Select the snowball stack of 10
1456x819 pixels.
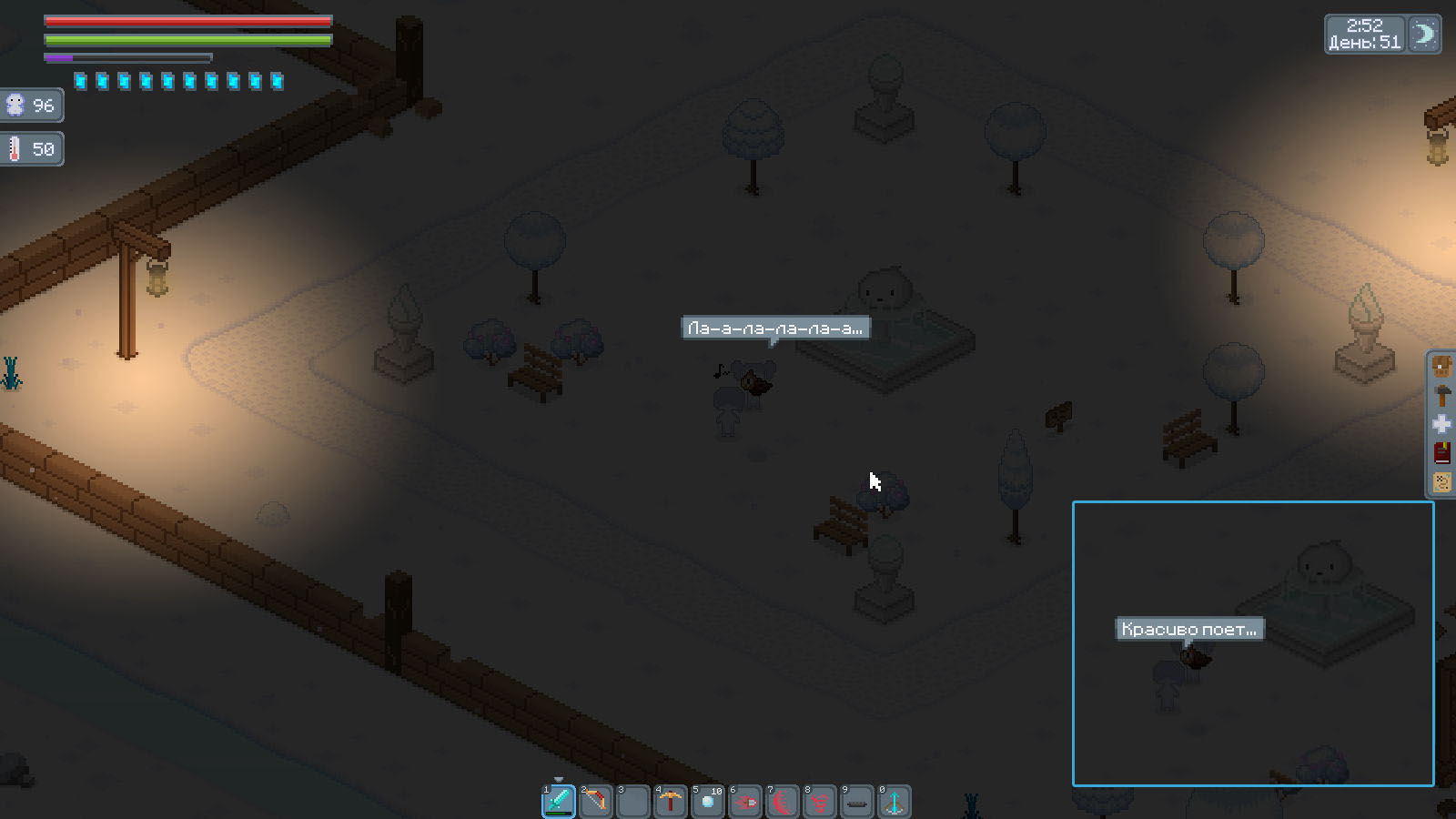pyautogui.click(x=708, y=802)
